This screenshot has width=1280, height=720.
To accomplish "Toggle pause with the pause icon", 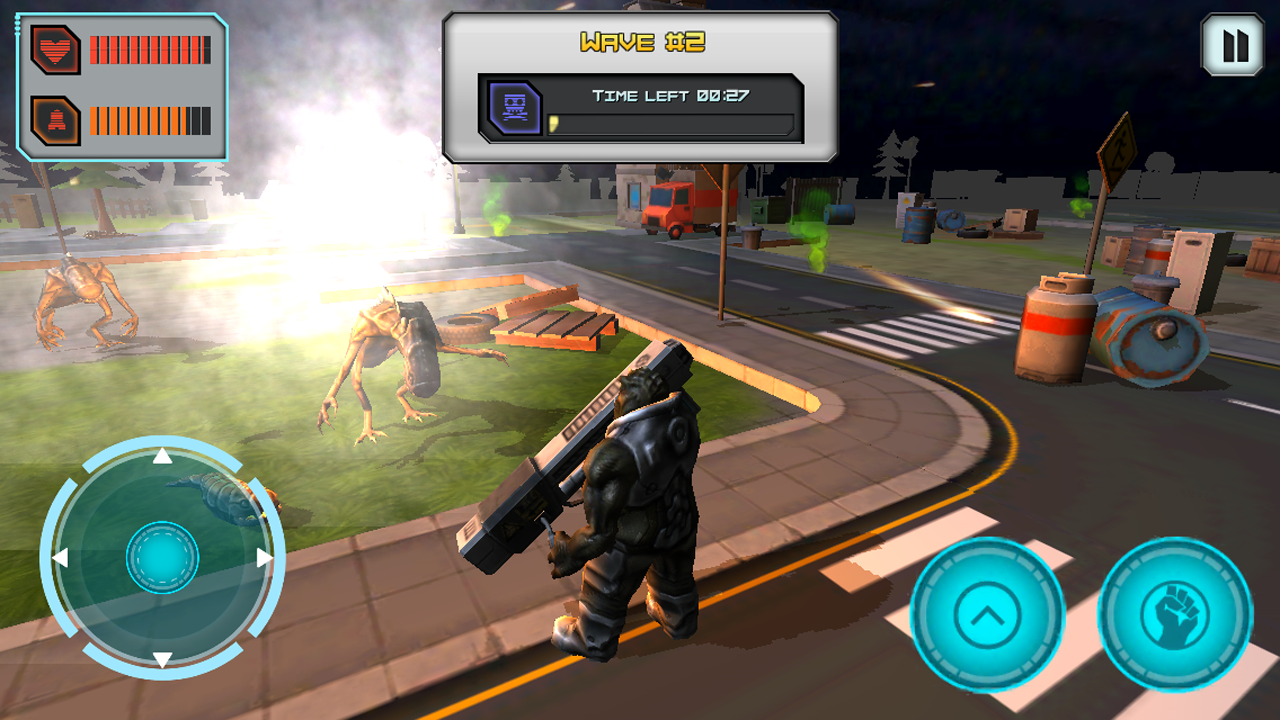I will [x=1233, y=43].
